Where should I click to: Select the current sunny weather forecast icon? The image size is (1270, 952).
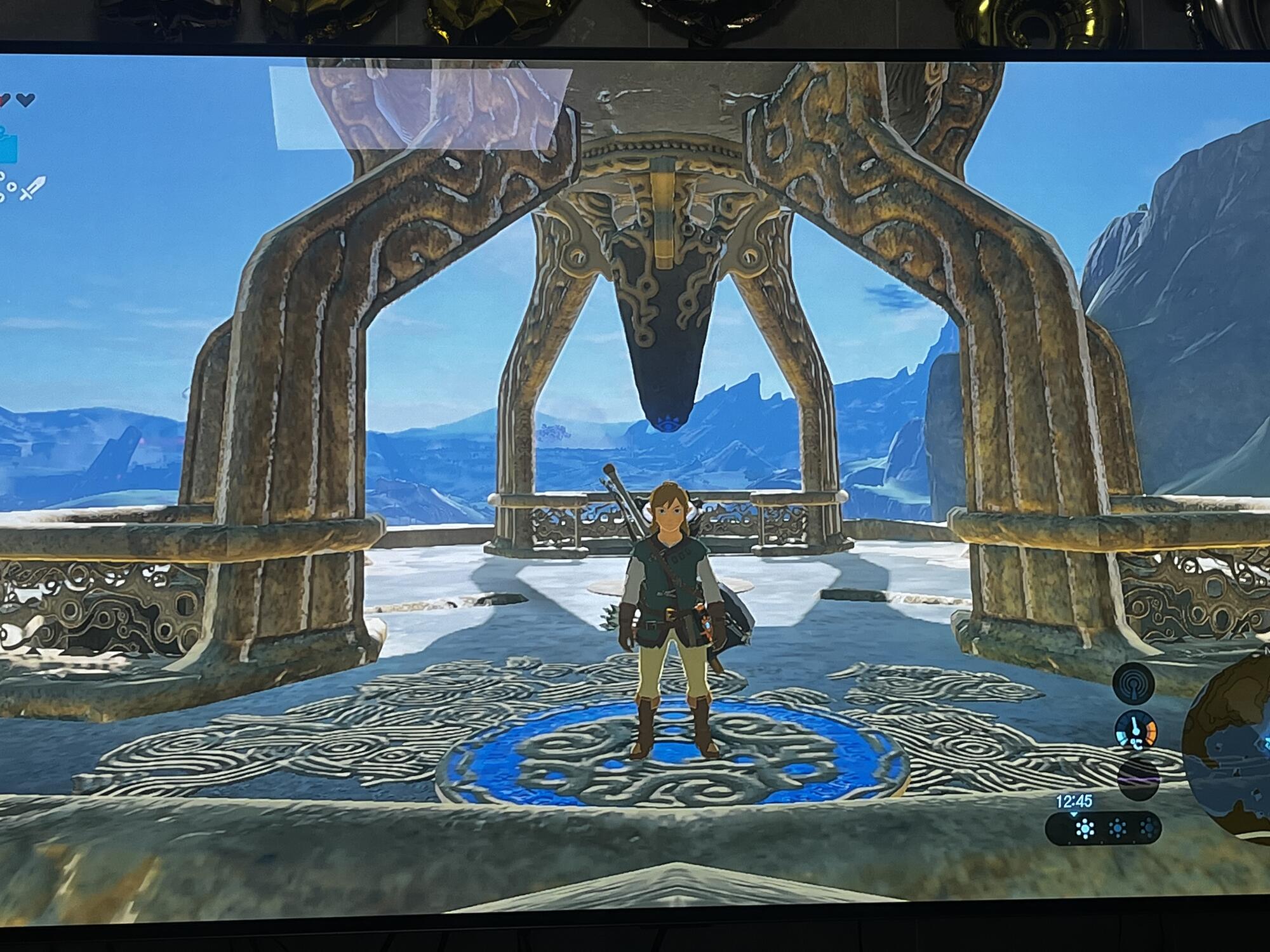pyautogui.click(x=1085, y=828)
